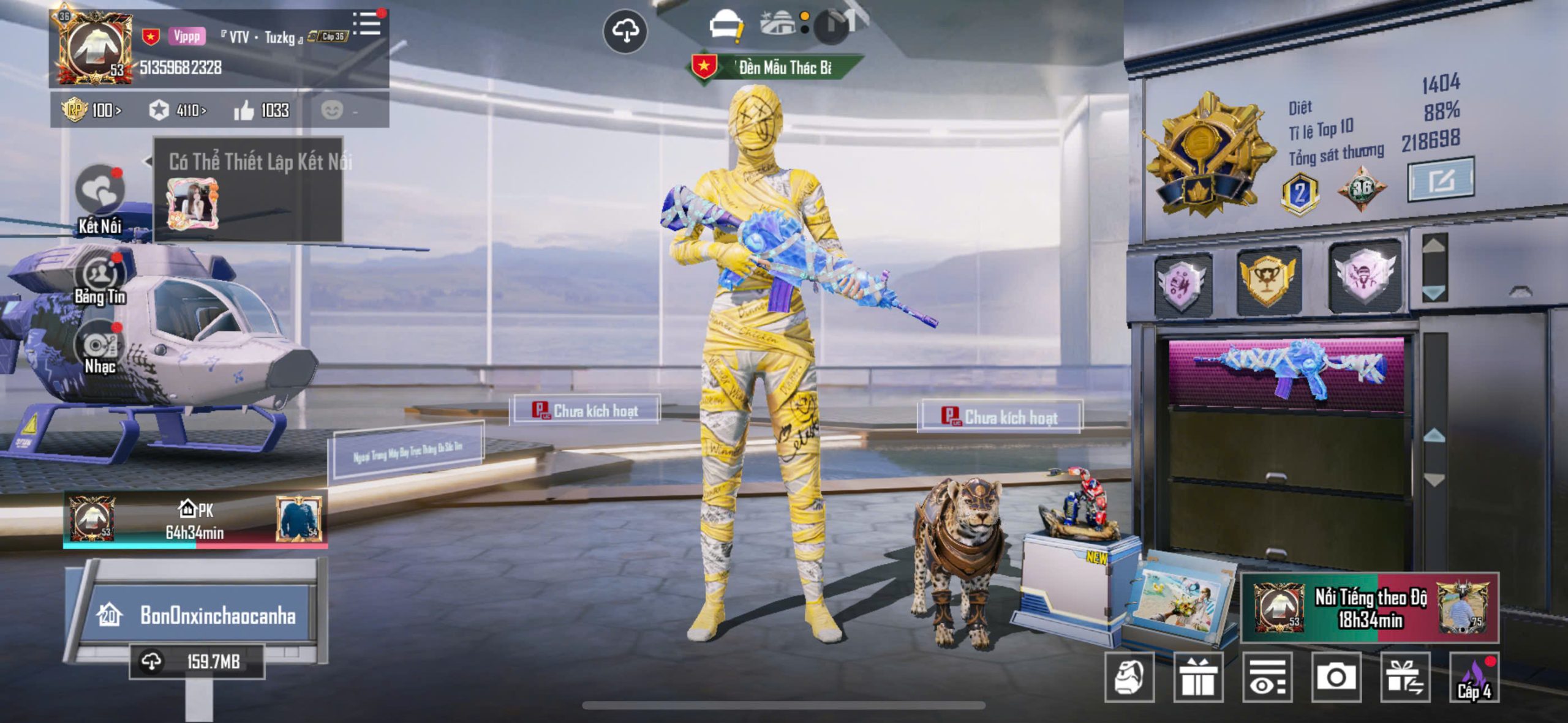The image size is (1568, 723).
Task: Open the helmet icon with exclamation mark
Action: 726,26
